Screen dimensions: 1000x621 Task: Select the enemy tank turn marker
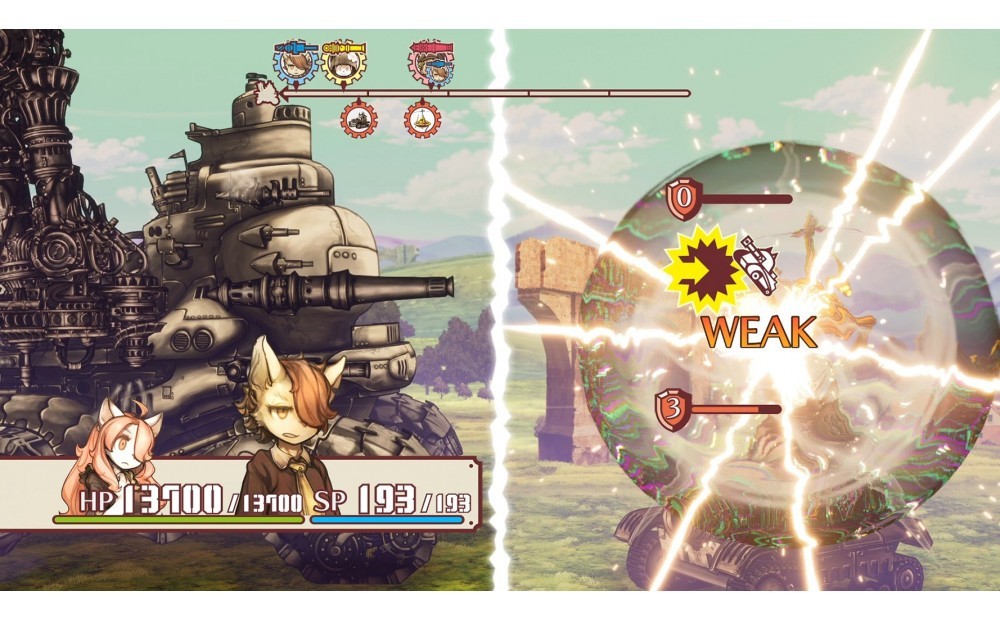pos(359,120)
